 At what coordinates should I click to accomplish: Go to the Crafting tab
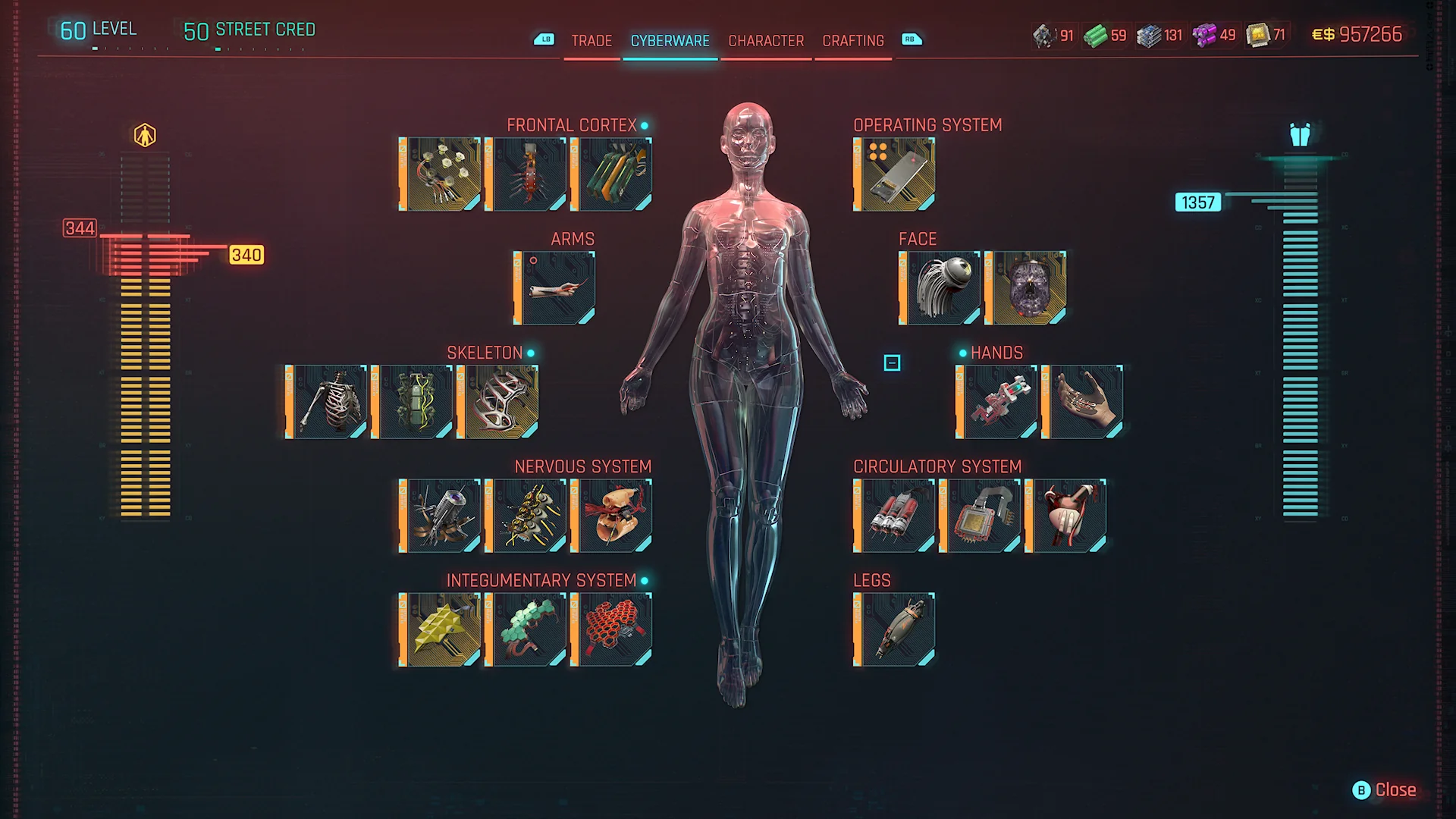pos(853,41)
